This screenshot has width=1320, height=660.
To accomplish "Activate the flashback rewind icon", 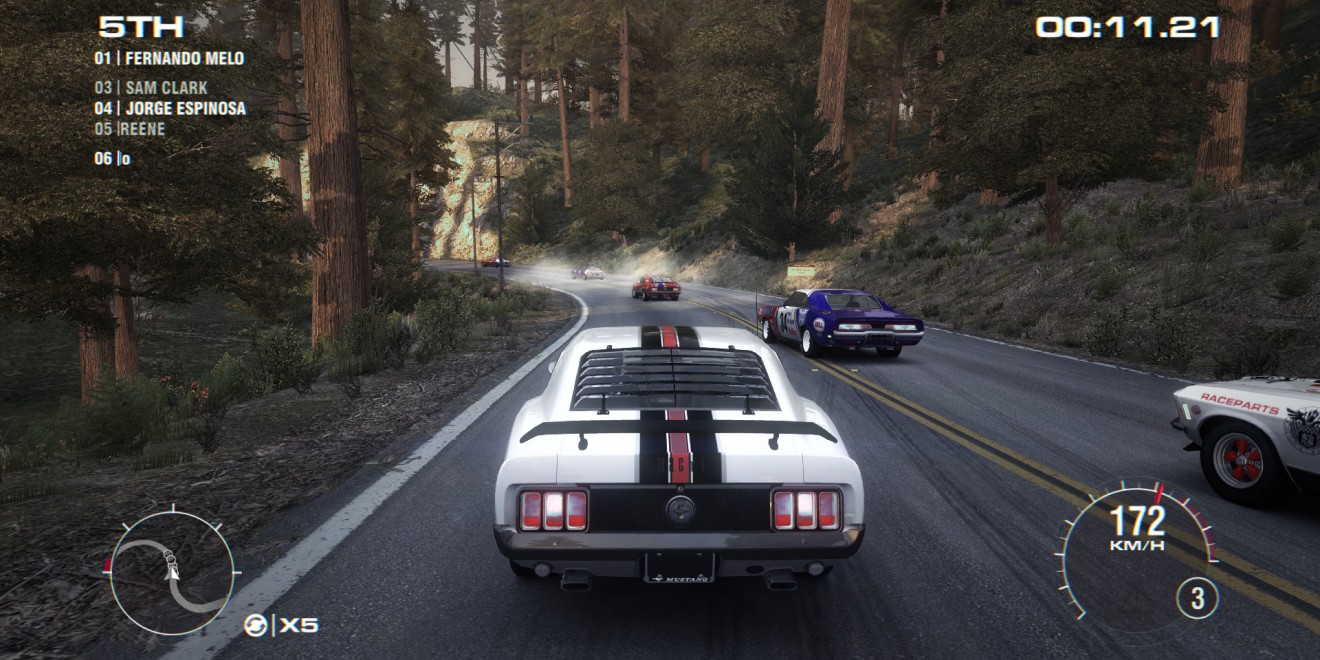I will point(256,626).
